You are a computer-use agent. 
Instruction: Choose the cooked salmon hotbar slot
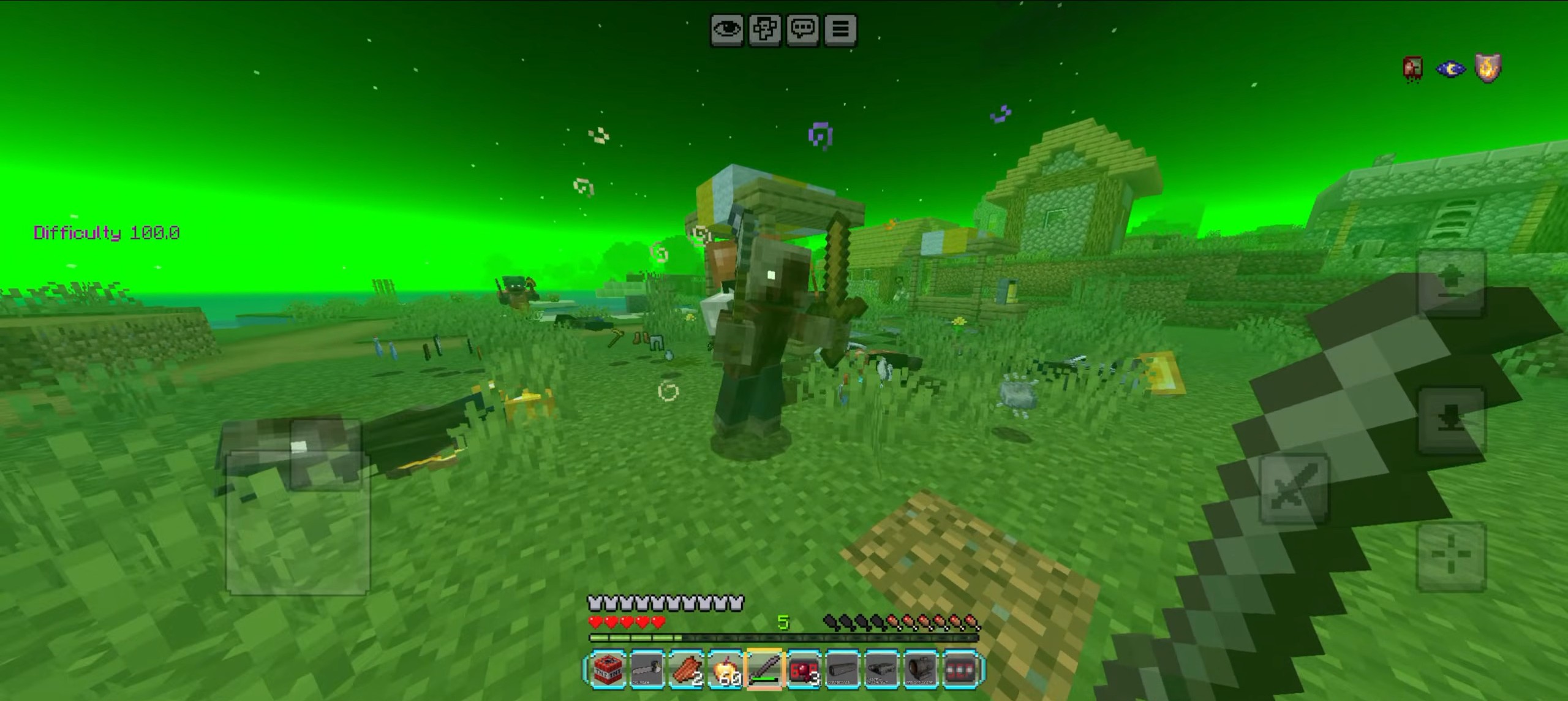686,670
